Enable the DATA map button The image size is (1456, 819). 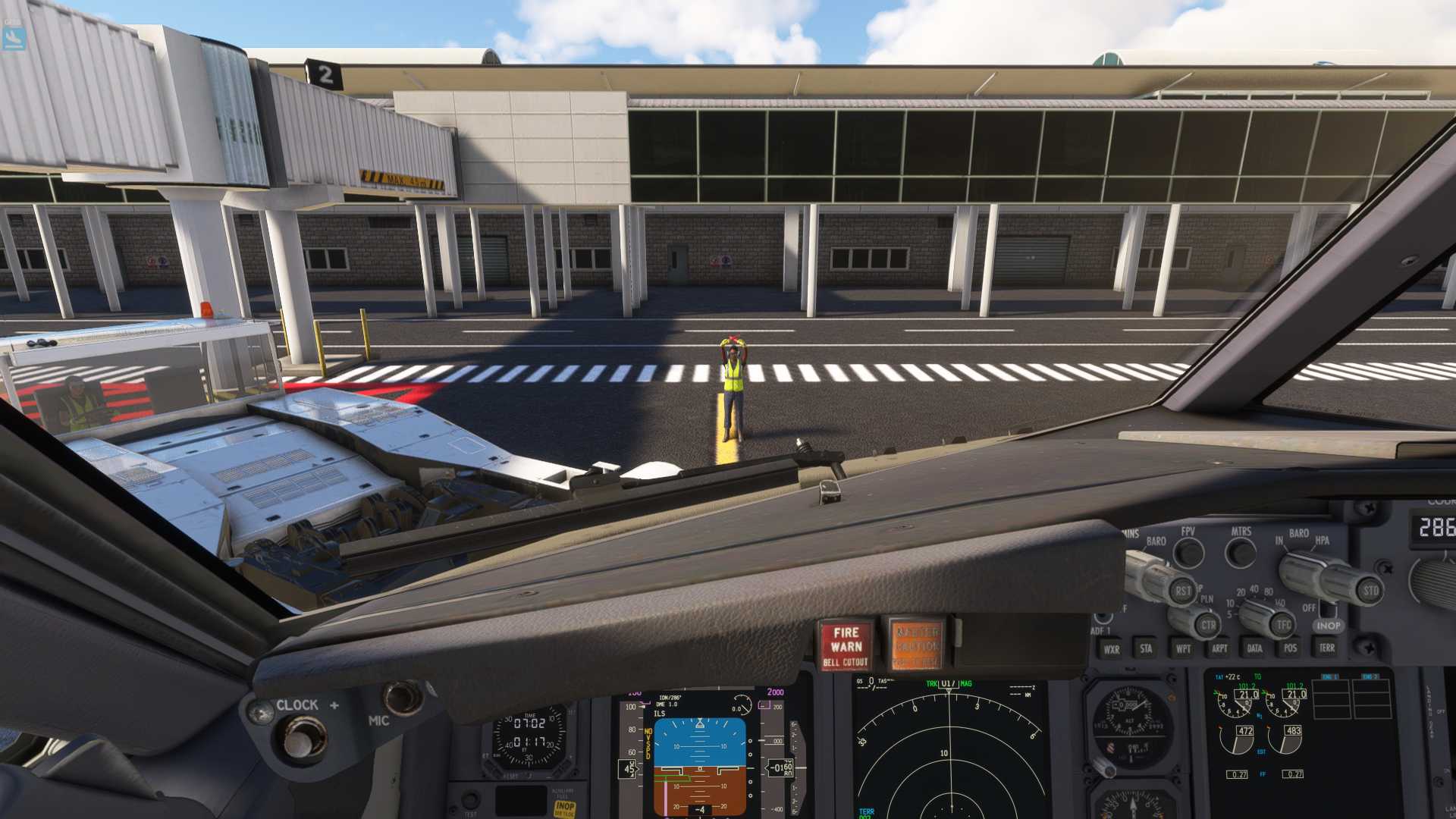[x=1254, y=648]
